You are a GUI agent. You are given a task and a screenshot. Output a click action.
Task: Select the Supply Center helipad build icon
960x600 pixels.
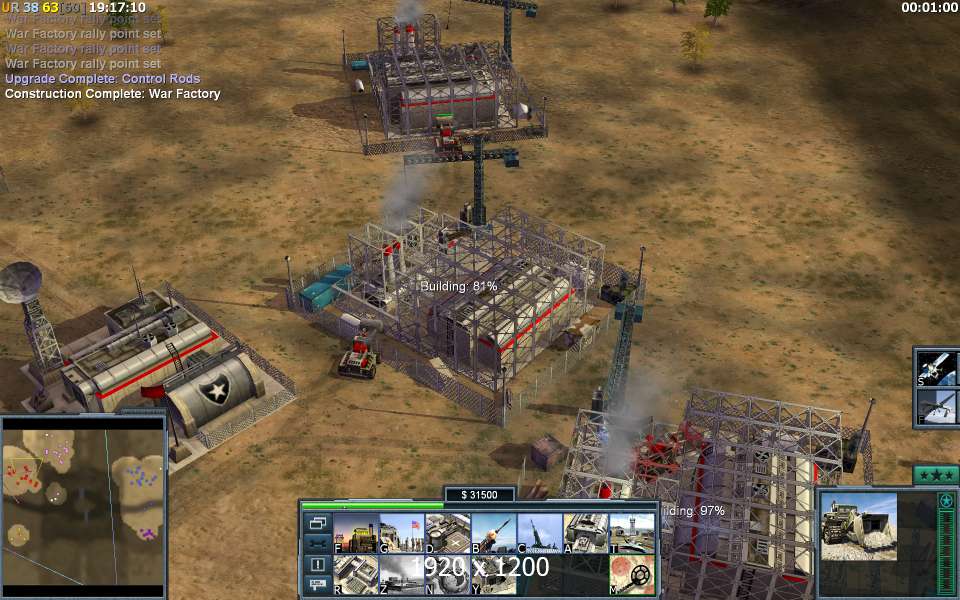point(448,533)
